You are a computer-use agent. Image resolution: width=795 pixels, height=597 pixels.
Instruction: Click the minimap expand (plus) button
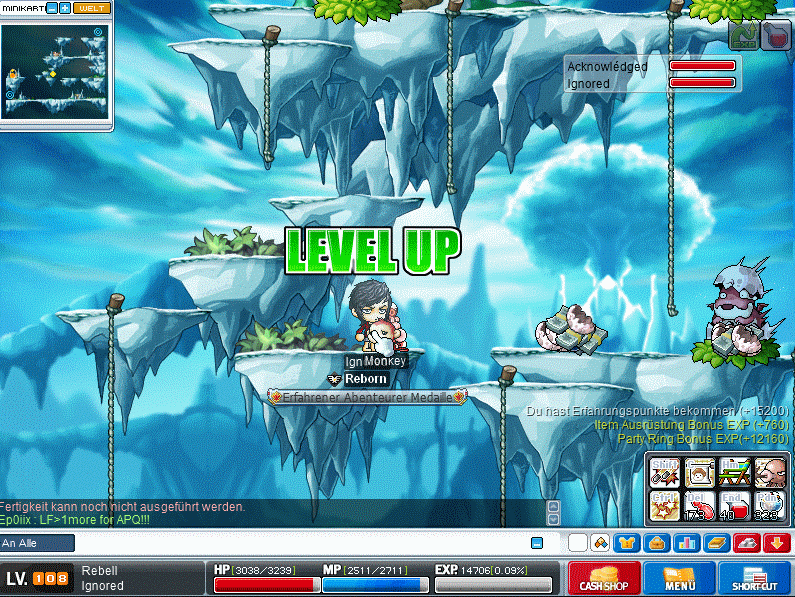tap(65, 8)
